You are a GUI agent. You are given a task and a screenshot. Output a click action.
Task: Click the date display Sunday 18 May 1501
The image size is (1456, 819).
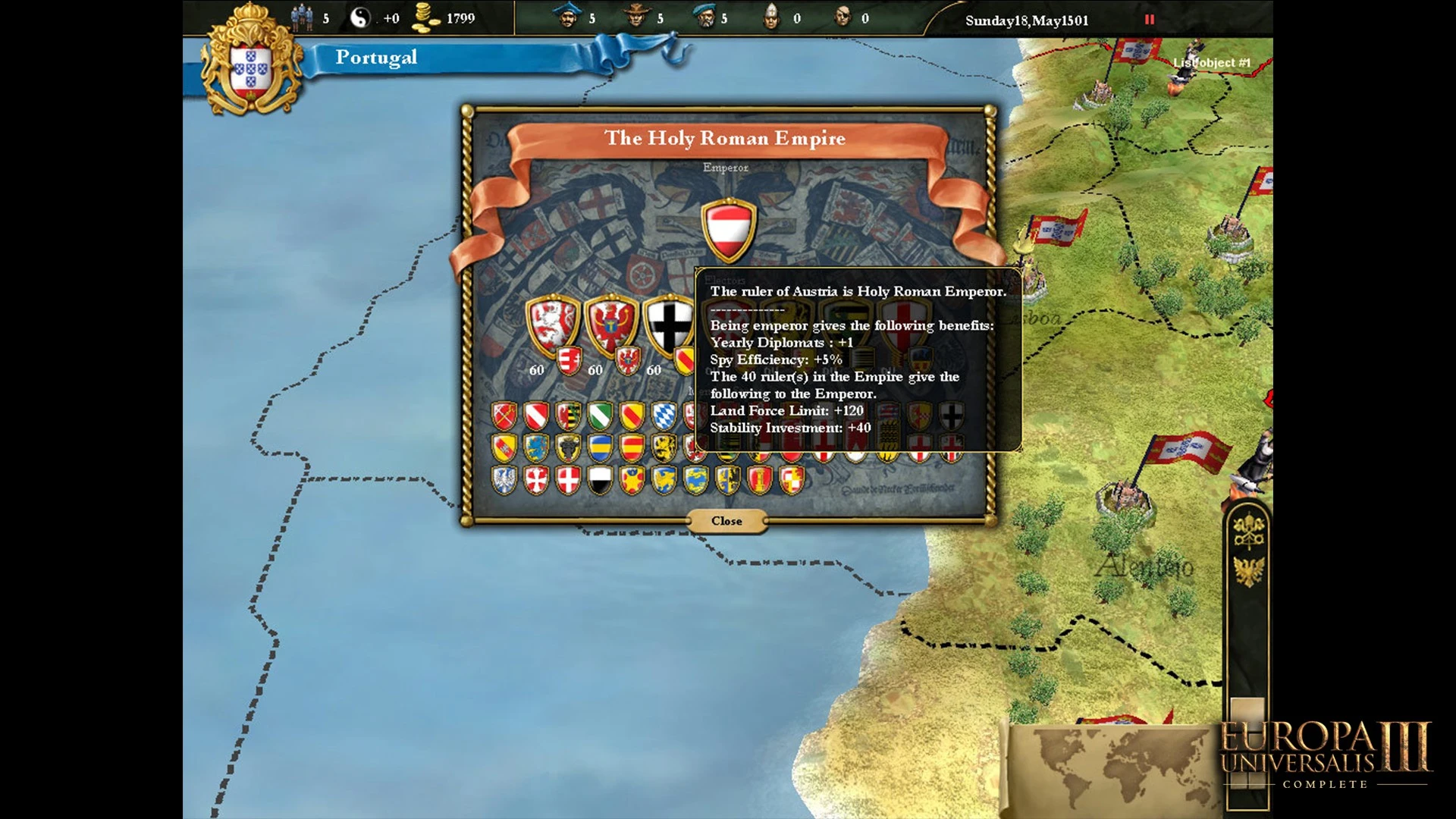pyautogui.click(x=1027, y=20)
